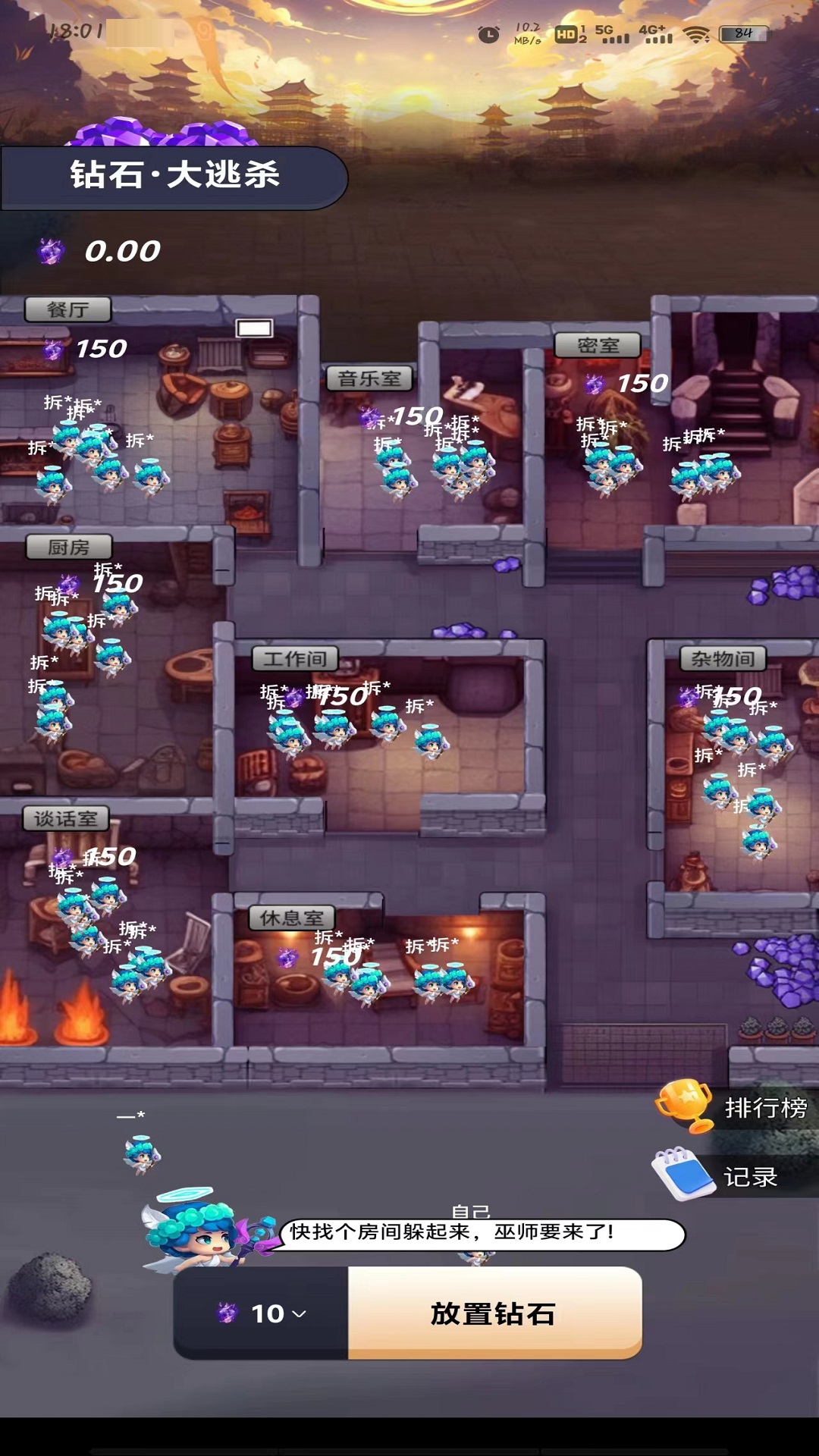
Task: Place diamonds with the 放置钻石 button
Action: [494, 1313]
